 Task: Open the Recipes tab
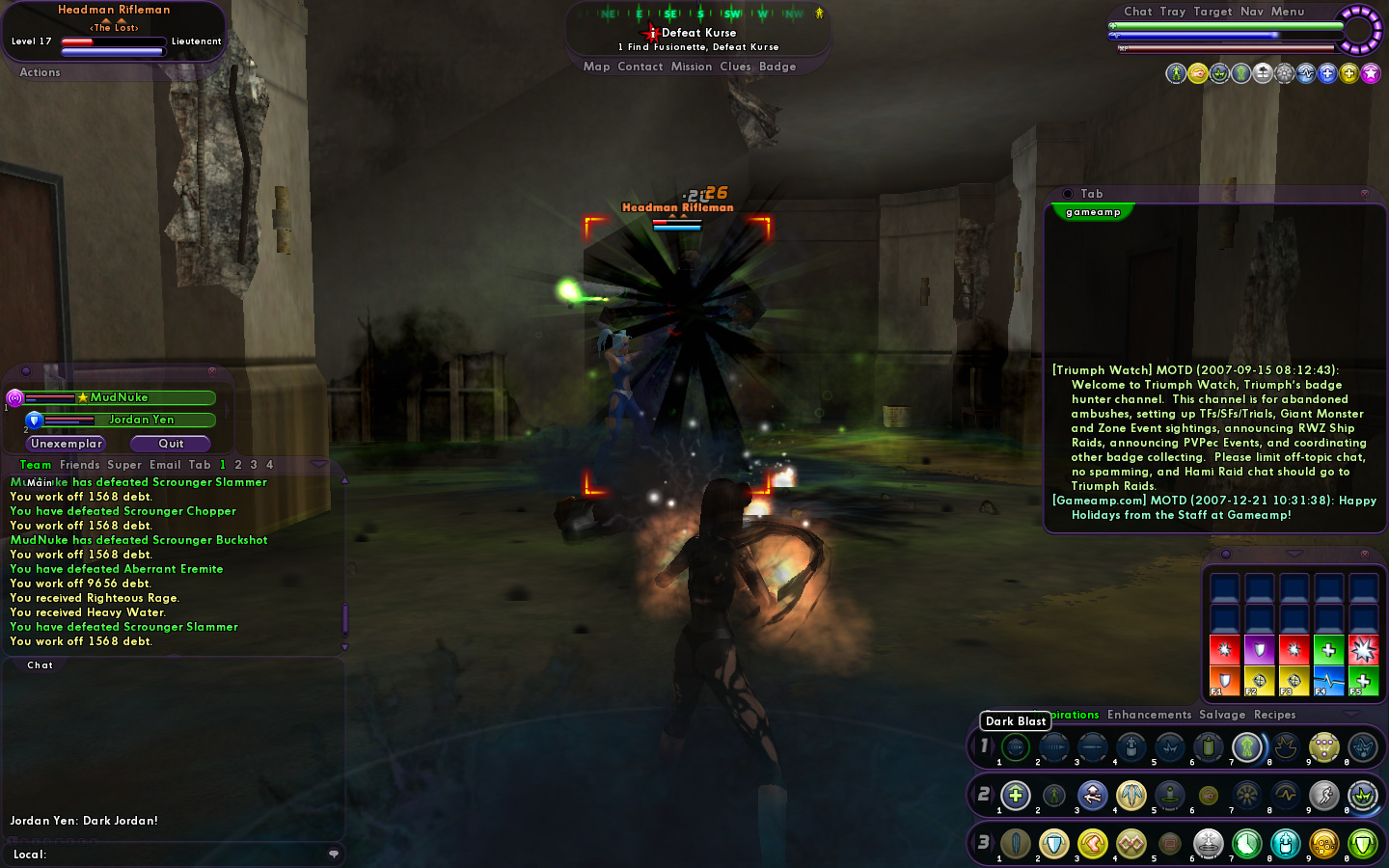pyautogui.click(x=1274, y=715)
